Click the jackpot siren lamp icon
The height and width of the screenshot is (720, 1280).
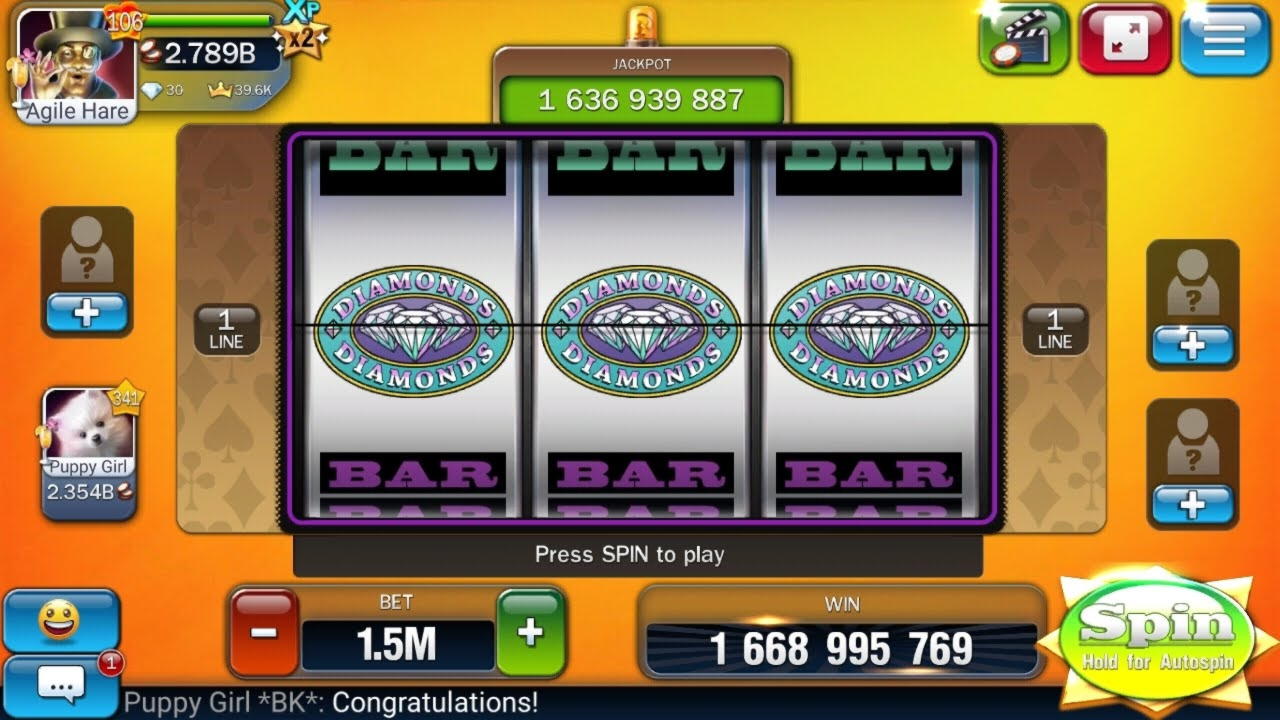(644, 22)
